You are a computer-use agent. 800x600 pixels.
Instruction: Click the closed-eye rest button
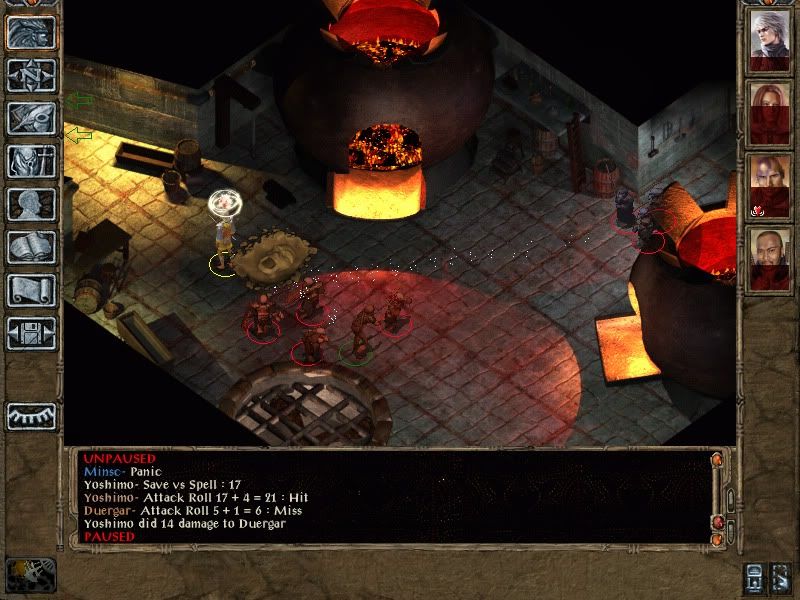(31, 416)
